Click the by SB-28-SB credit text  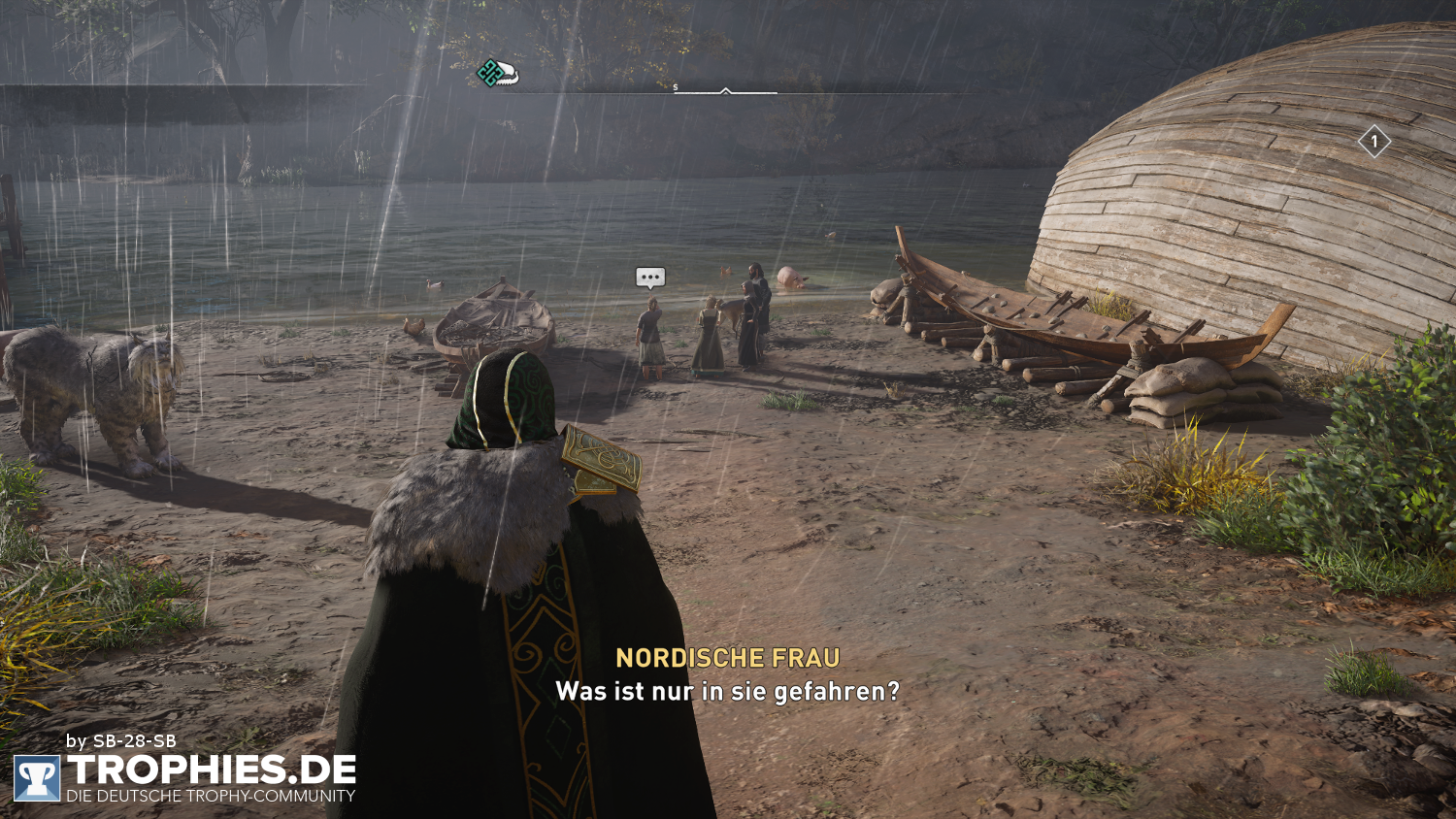pos(121,740)
